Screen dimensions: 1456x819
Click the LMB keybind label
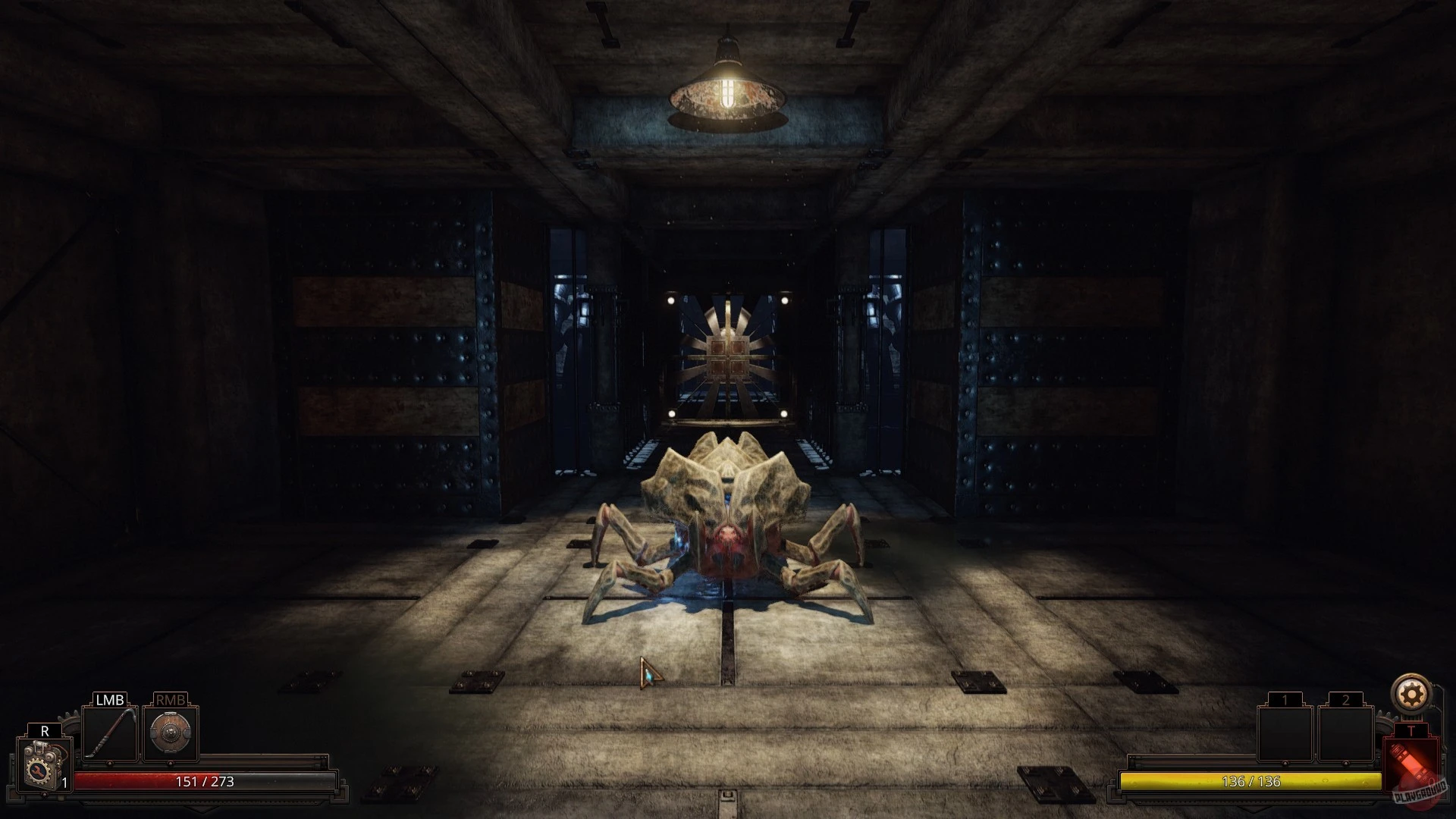click(110, 701)
